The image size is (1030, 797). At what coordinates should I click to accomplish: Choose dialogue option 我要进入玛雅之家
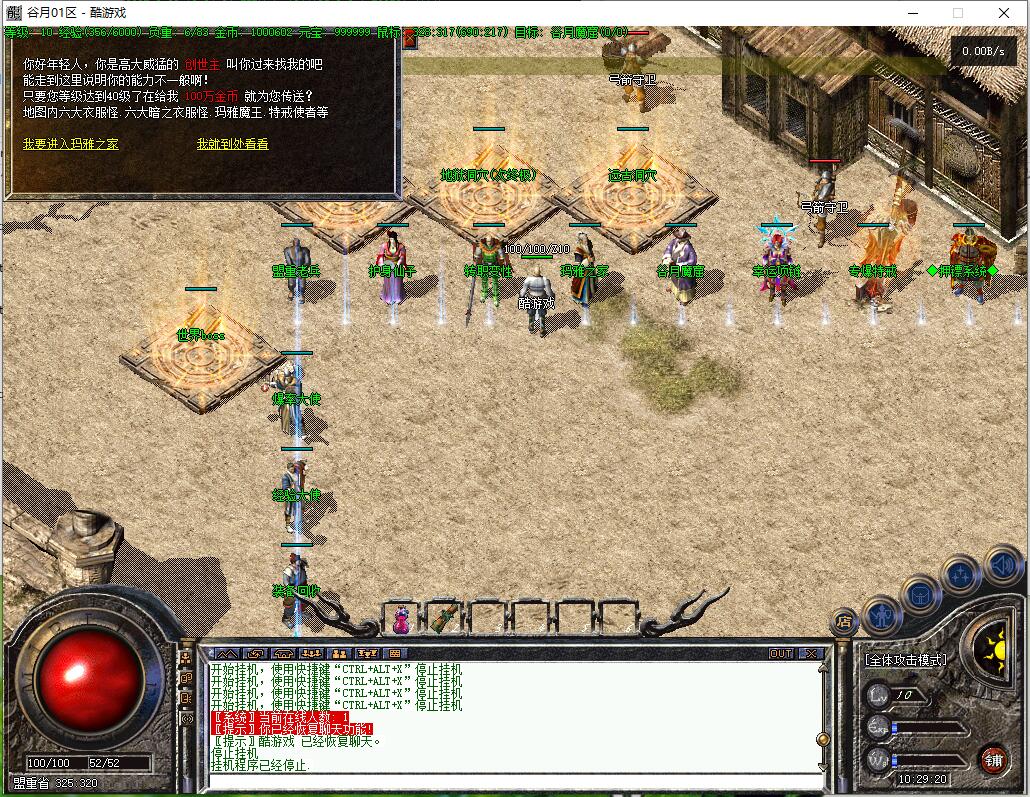[71, 144]
